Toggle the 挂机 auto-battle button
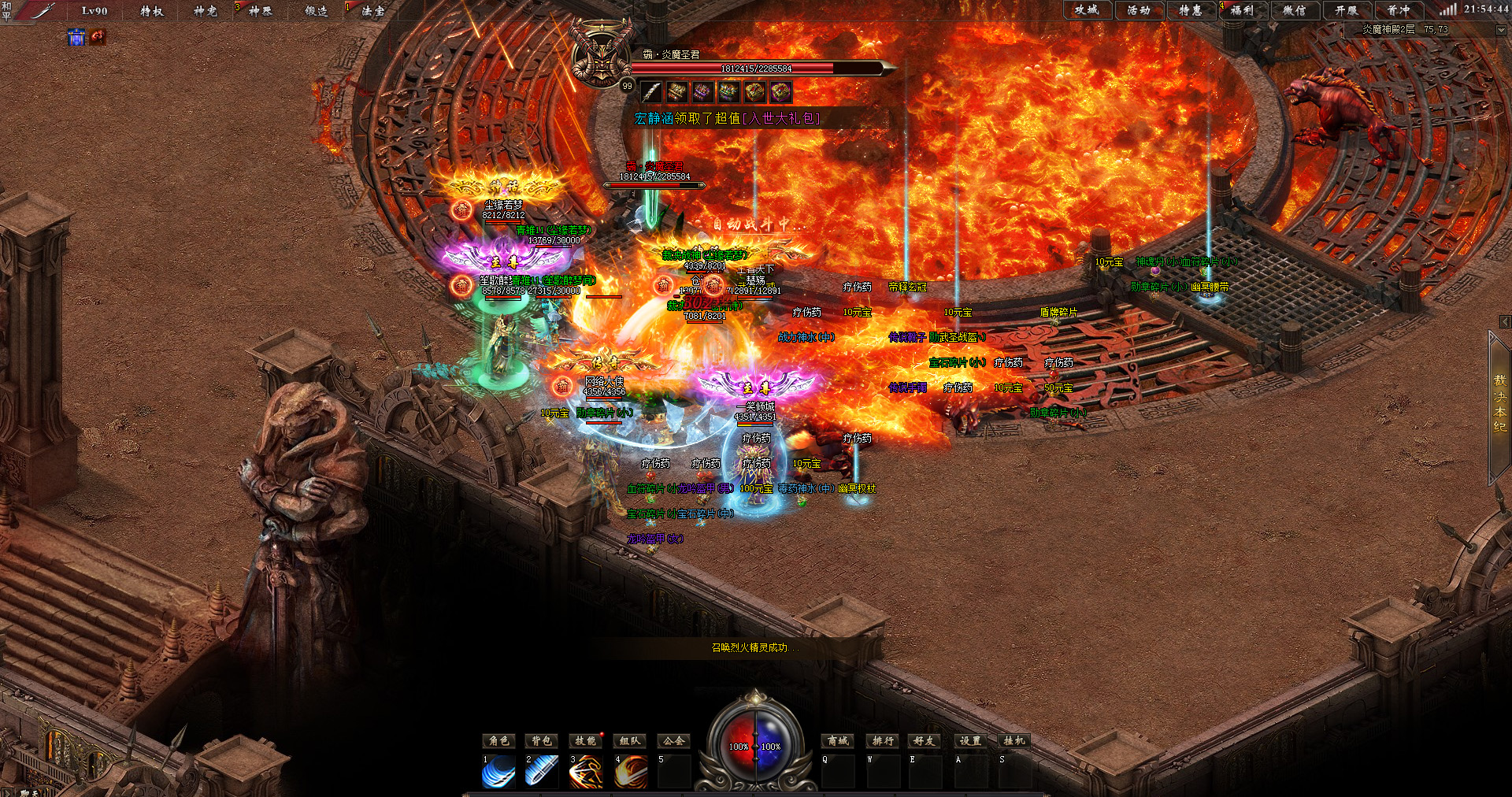Viewport: 1512px width, 797px height. (1014, 741)
